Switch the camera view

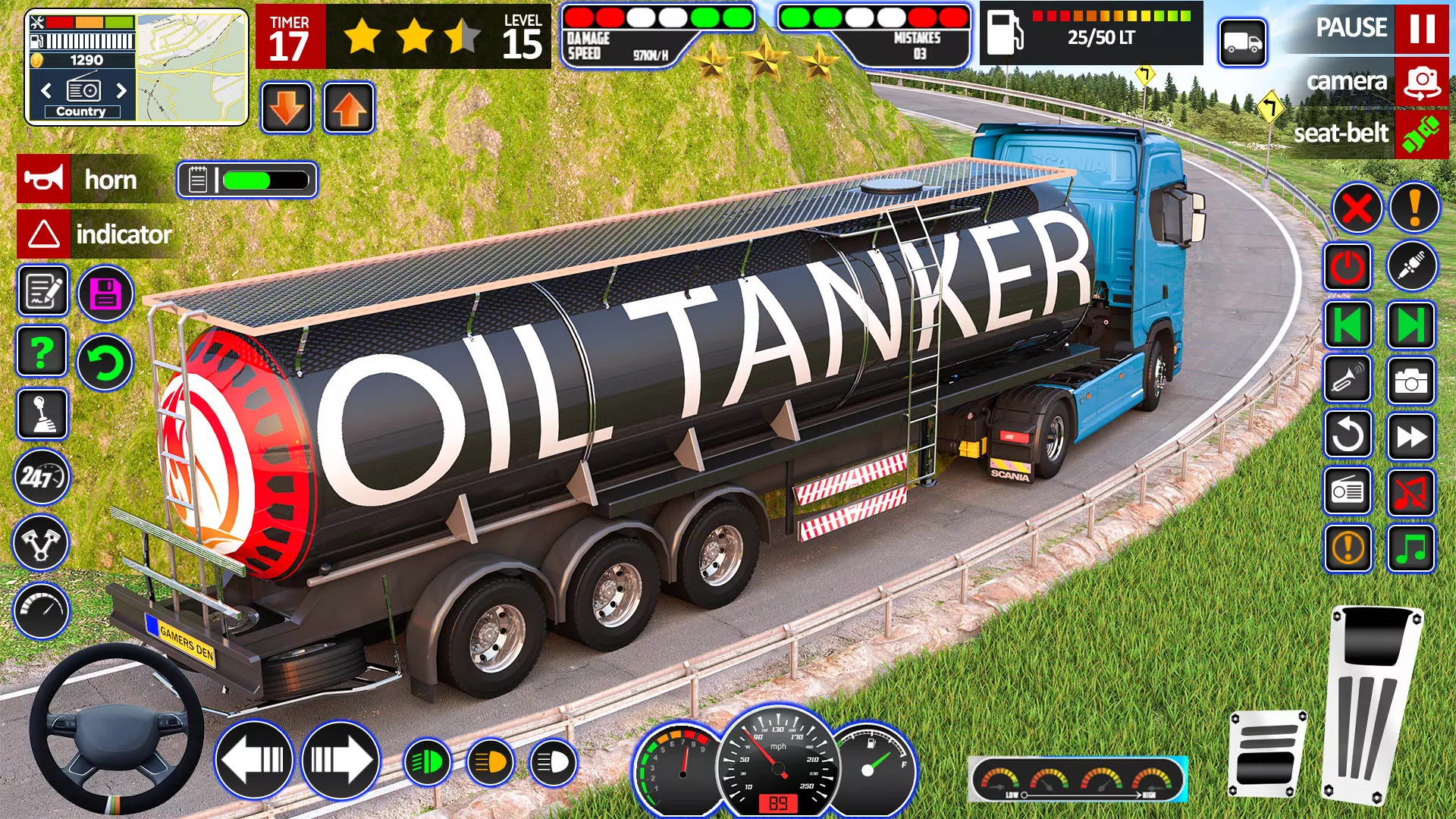(1421, 81)
